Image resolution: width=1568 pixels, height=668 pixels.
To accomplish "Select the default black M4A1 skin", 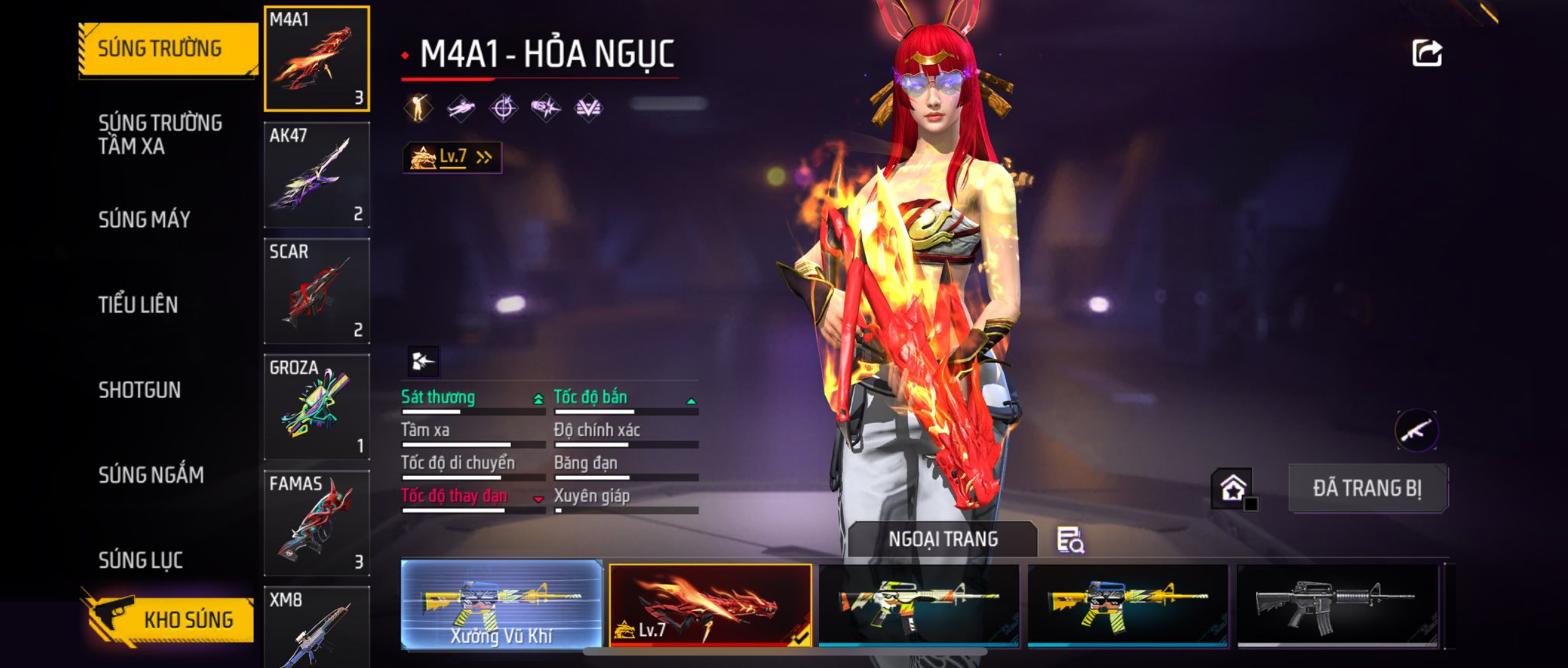I will coord(1337,605).
